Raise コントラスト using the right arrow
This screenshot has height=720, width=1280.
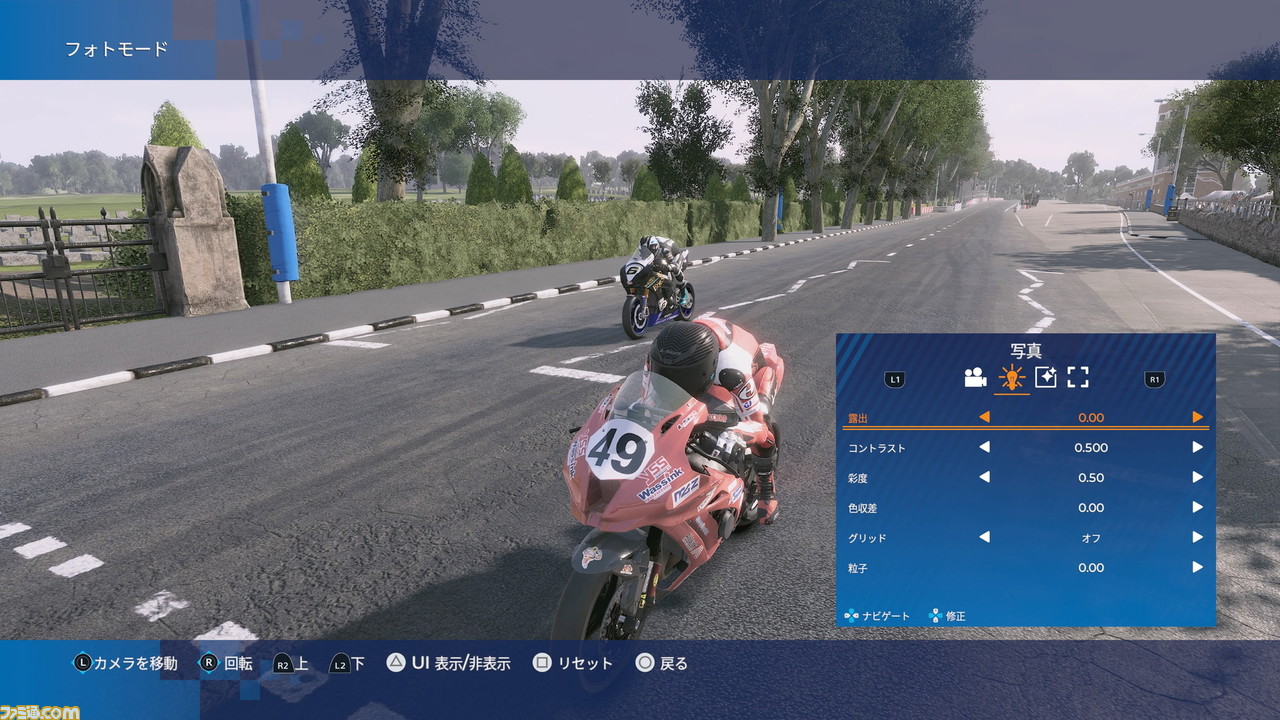pyautogui.click(x=1197, y=447)
